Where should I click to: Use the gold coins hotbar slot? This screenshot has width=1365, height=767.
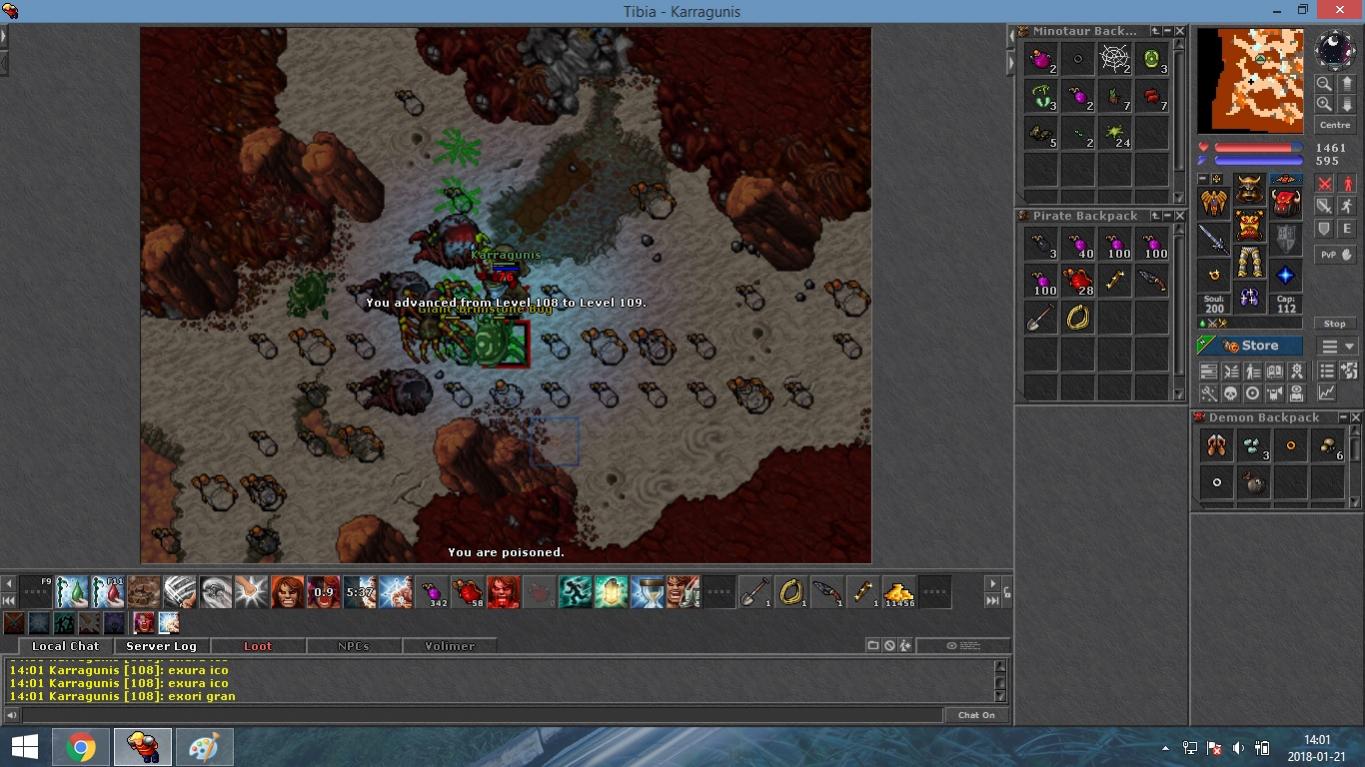898,592
